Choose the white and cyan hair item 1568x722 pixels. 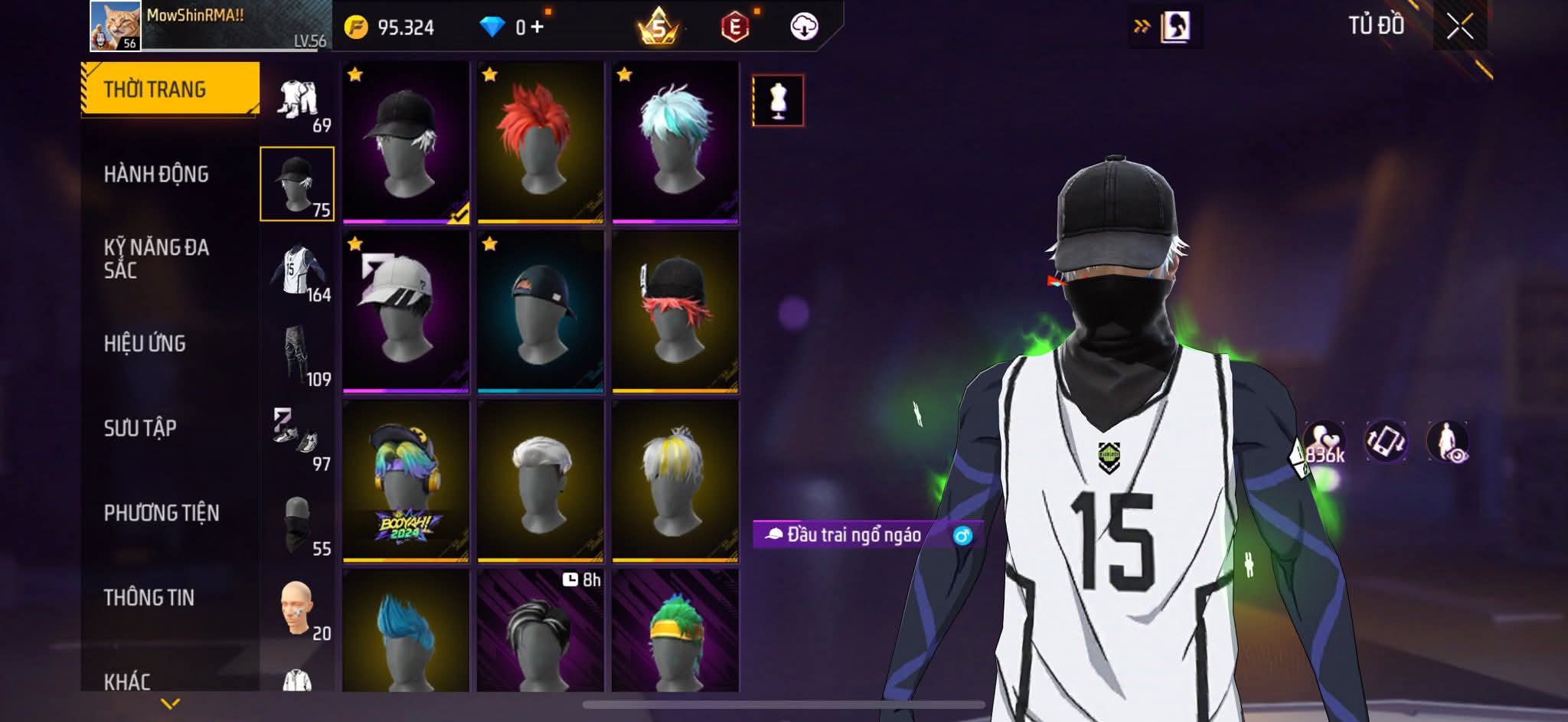coord(675,142)
